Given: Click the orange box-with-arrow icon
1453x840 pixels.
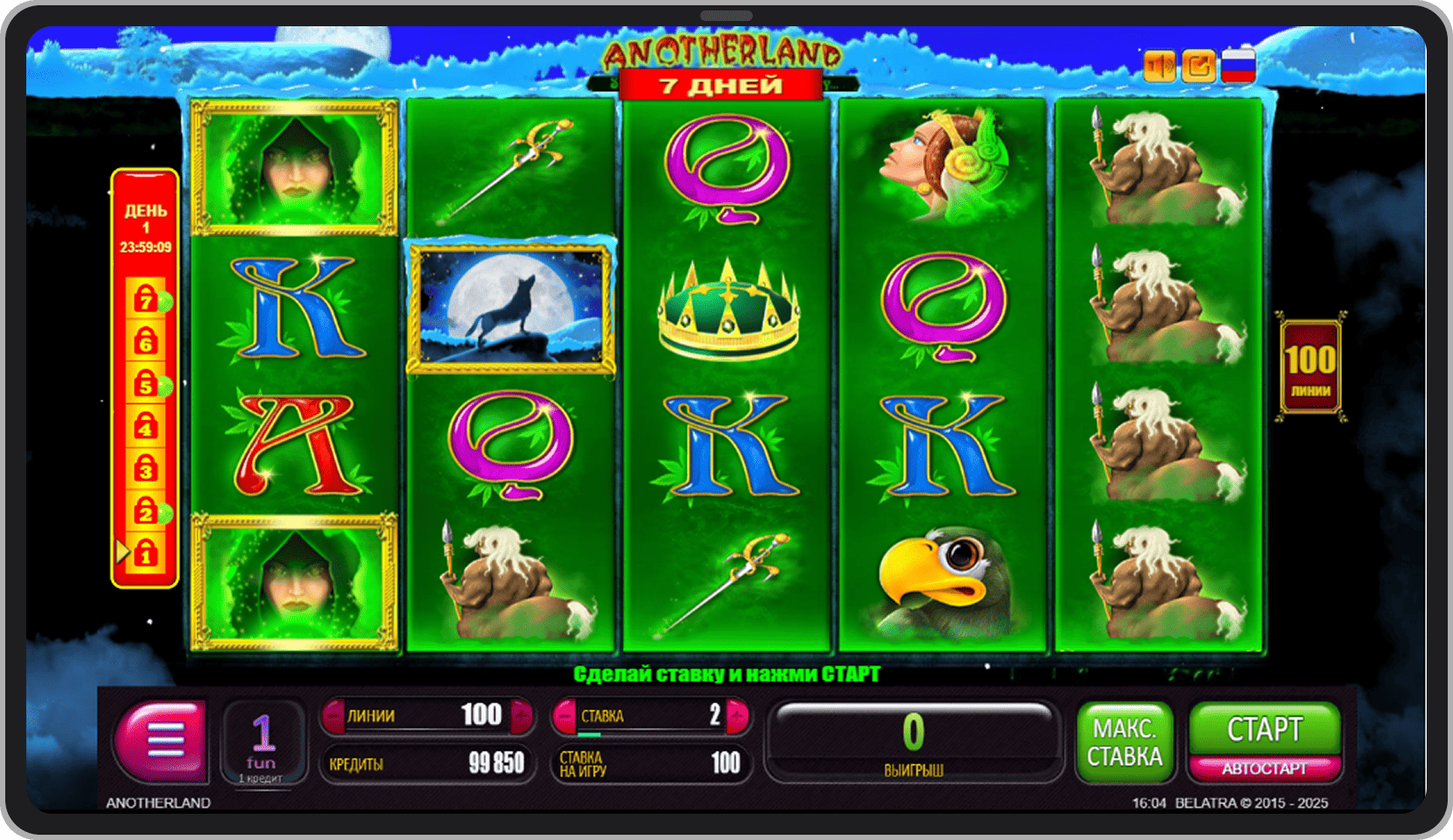Looking at the screenshot, I should click(1198, 66).
